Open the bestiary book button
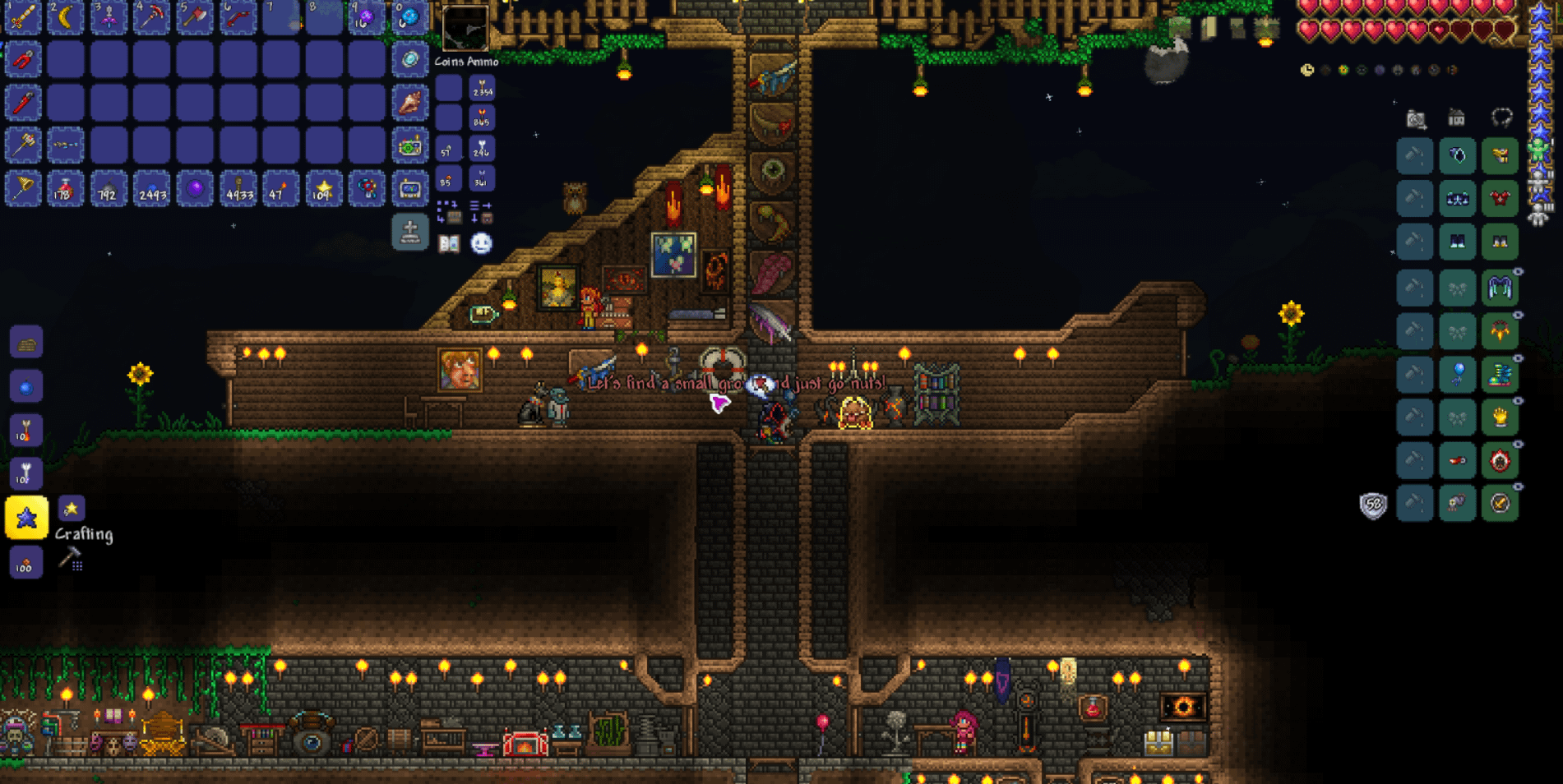This screenshot has width=1563, height=784. click(x=449, y=243)
